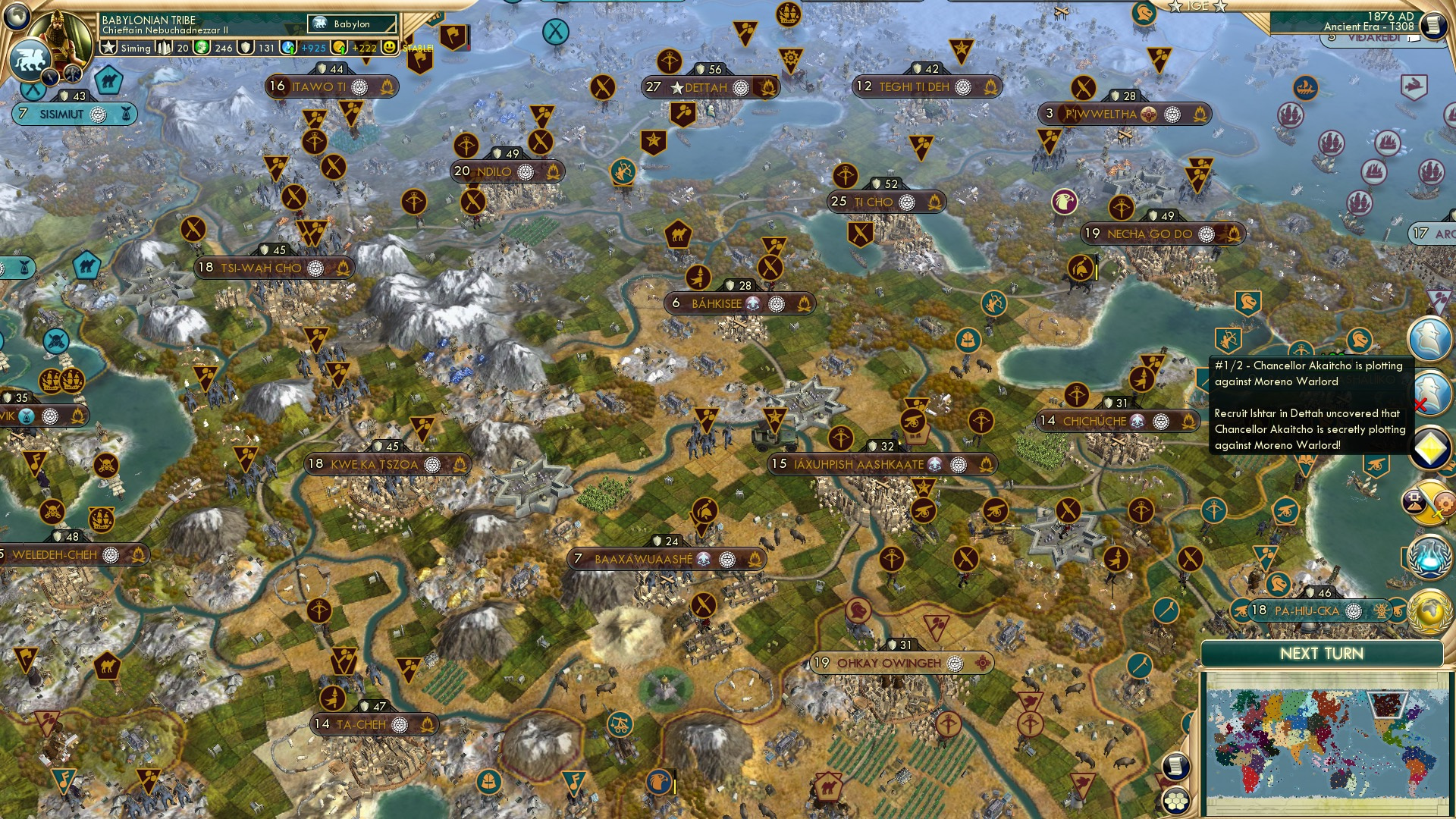Select the Dettah city banner
This screenshot has width=1456, height=819.
(705, 87)
